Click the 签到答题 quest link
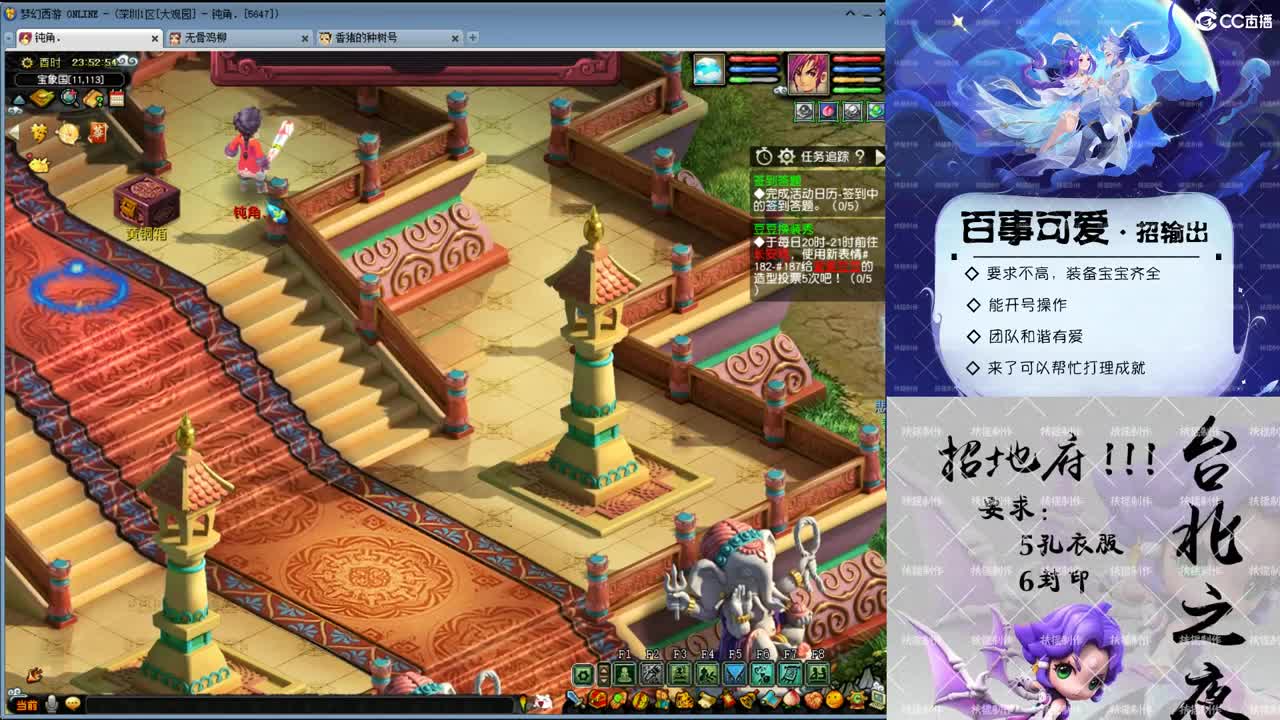The image size is (1280, 720). coord(777,180)
